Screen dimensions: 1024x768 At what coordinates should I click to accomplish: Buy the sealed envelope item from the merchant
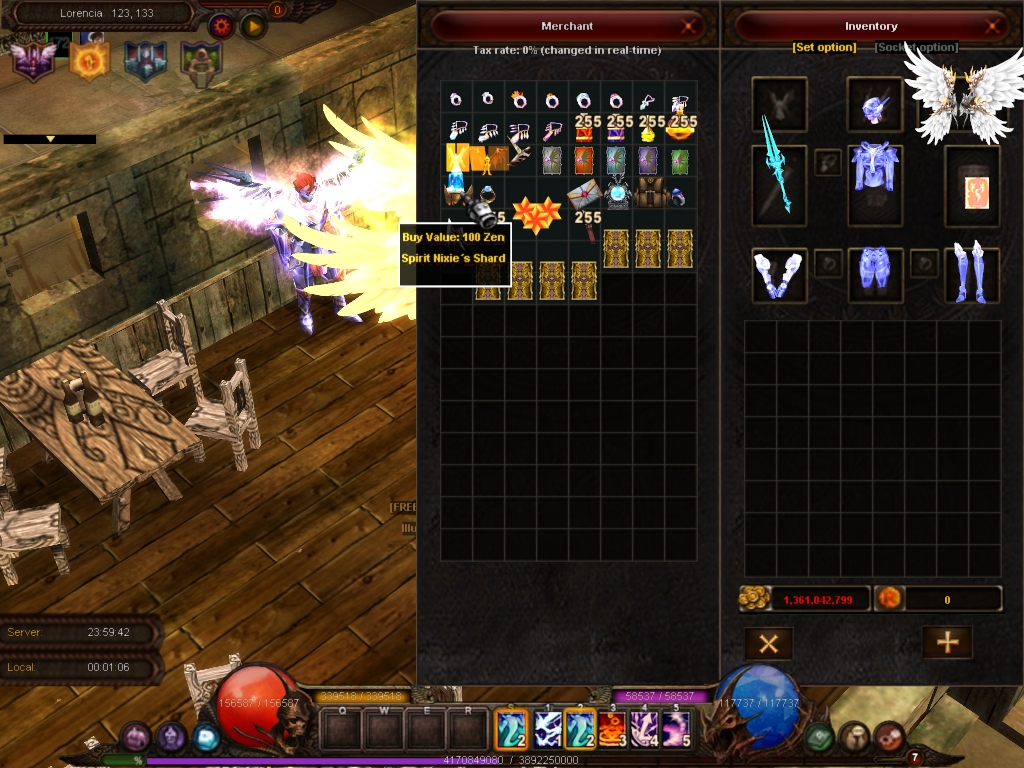[584, 194]
